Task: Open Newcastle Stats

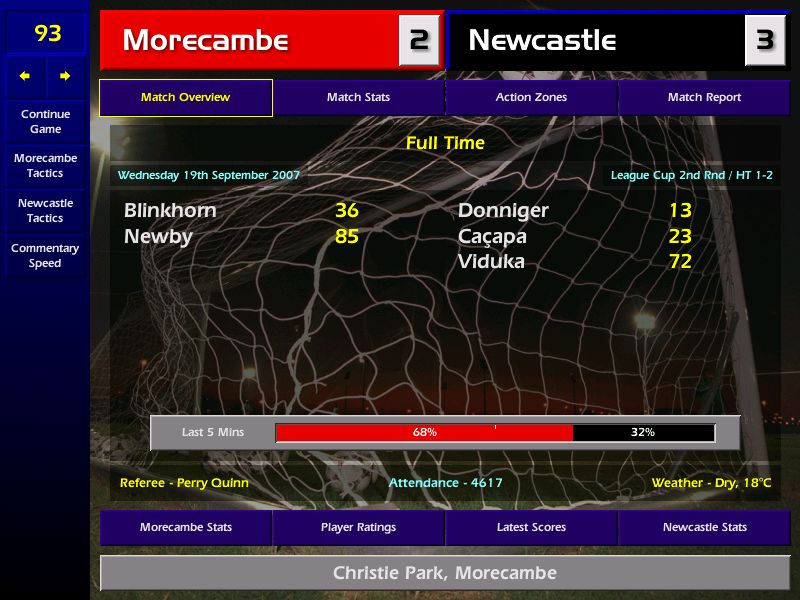Action: (x=704, y=527)
